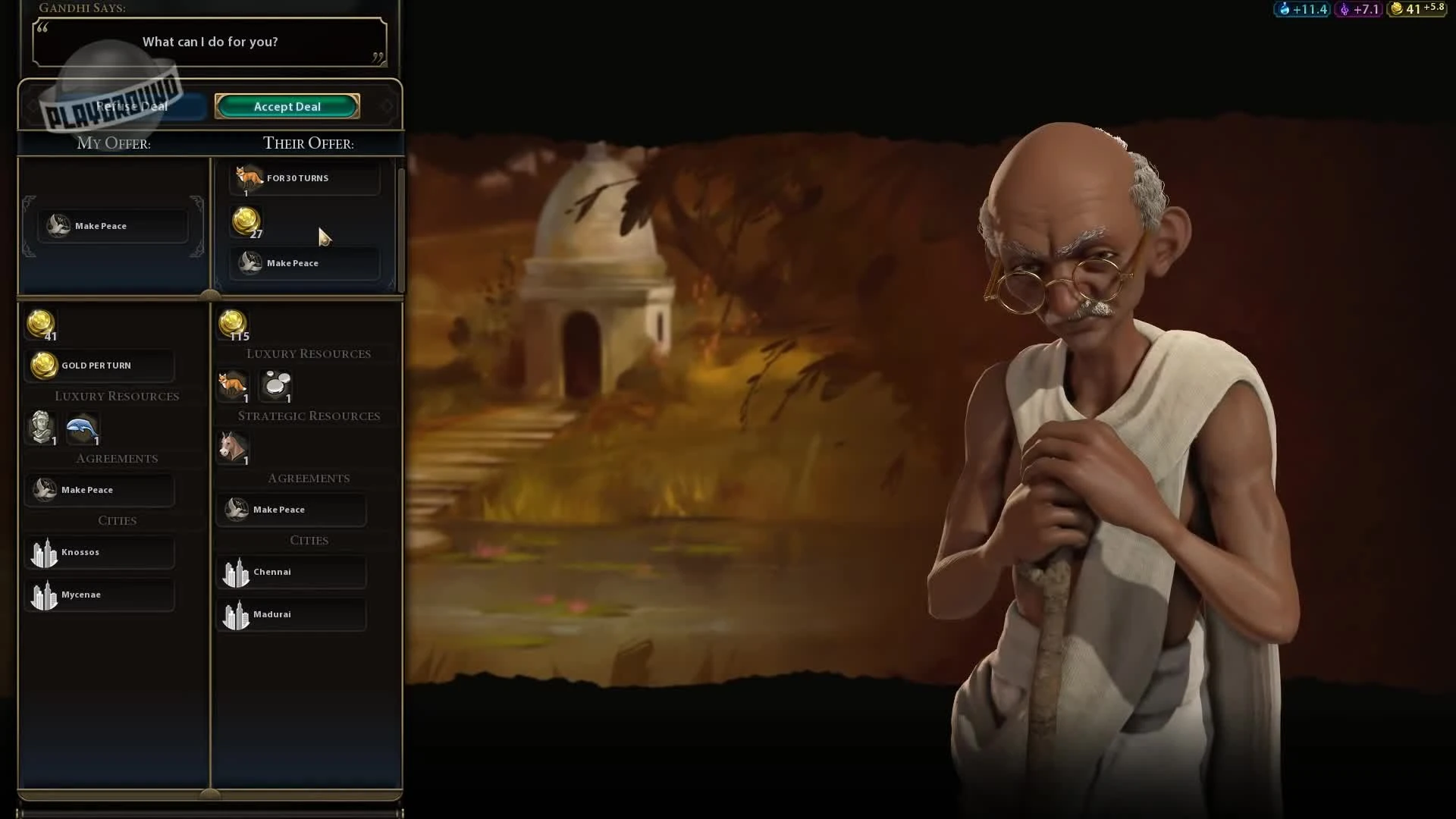The image size is (1456, 819).
Task: Collapse the deal panel using the bottom handle
Action: click(210, 793)
